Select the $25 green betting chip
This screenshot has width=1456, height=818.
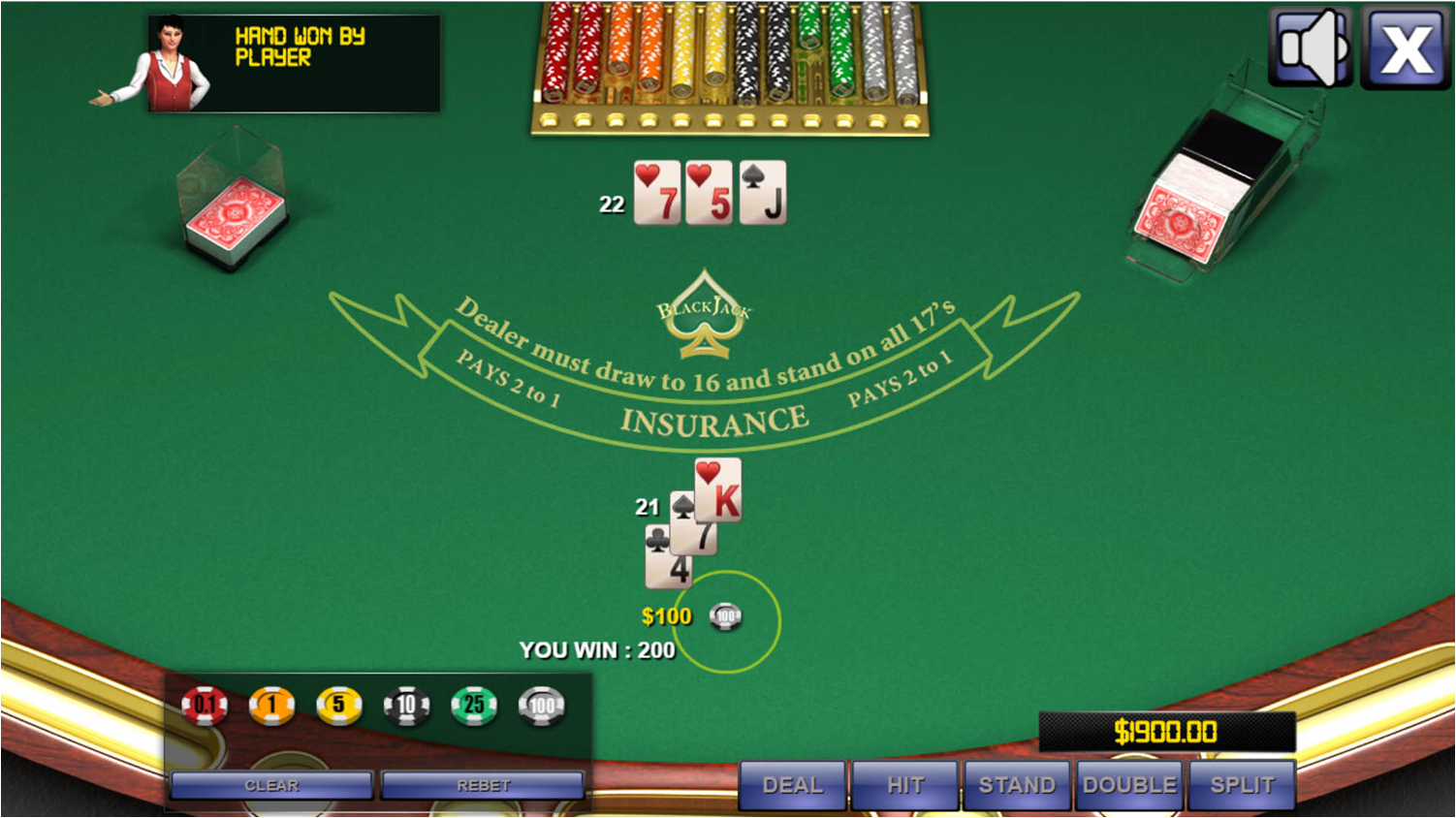(x=474, y=705)
